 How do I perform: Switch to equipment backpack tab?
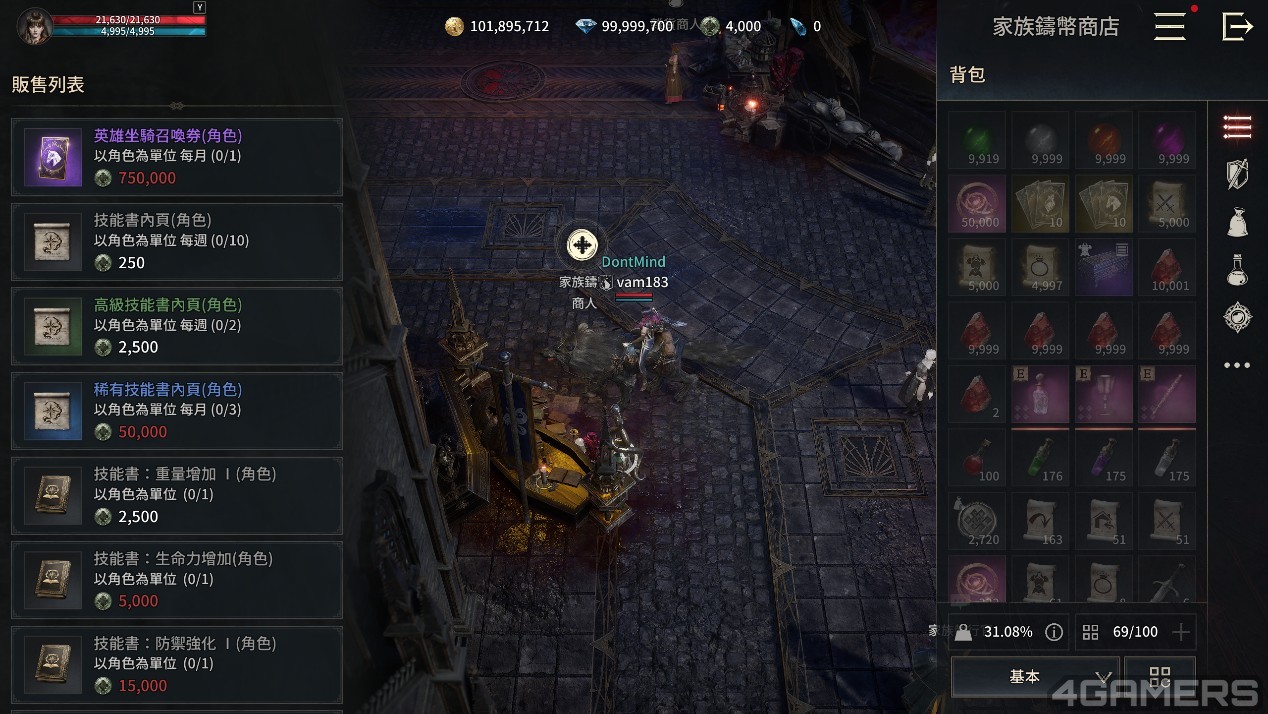[x=1237, y=173]
